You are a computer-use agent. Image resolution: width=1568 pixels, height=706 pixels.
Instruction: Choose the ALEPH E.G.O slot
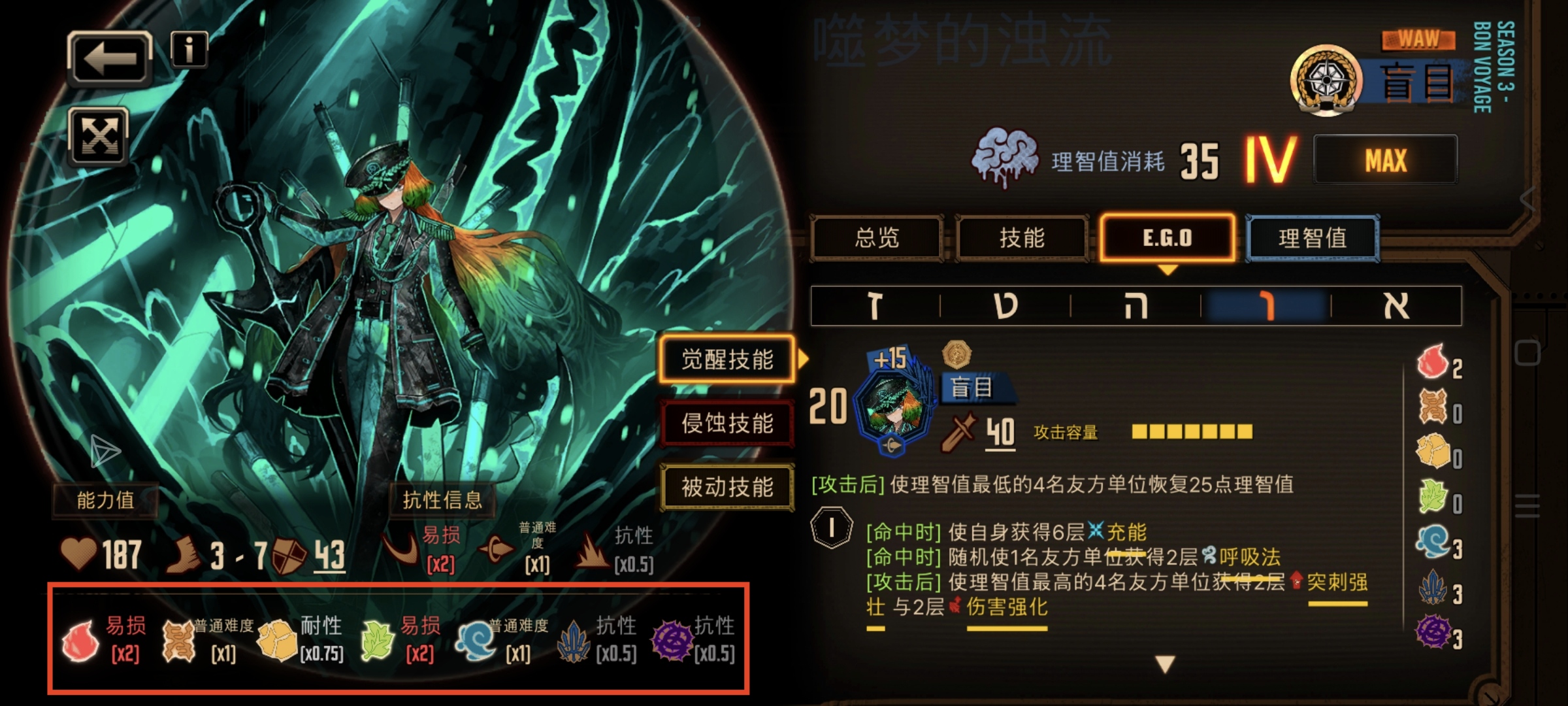(1396, 306)
